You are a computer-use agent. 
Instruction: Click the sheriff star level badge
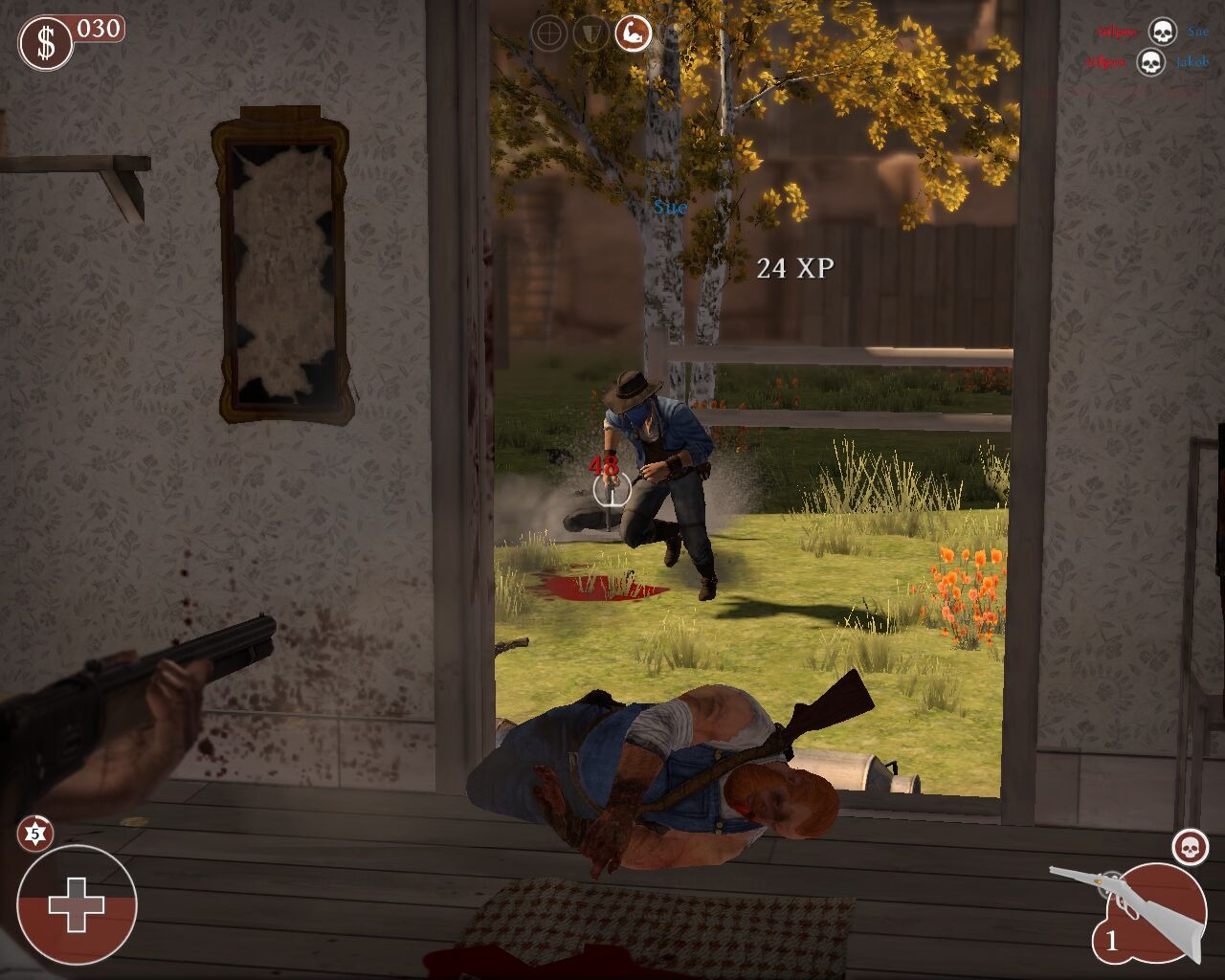[x=34, y=835]
